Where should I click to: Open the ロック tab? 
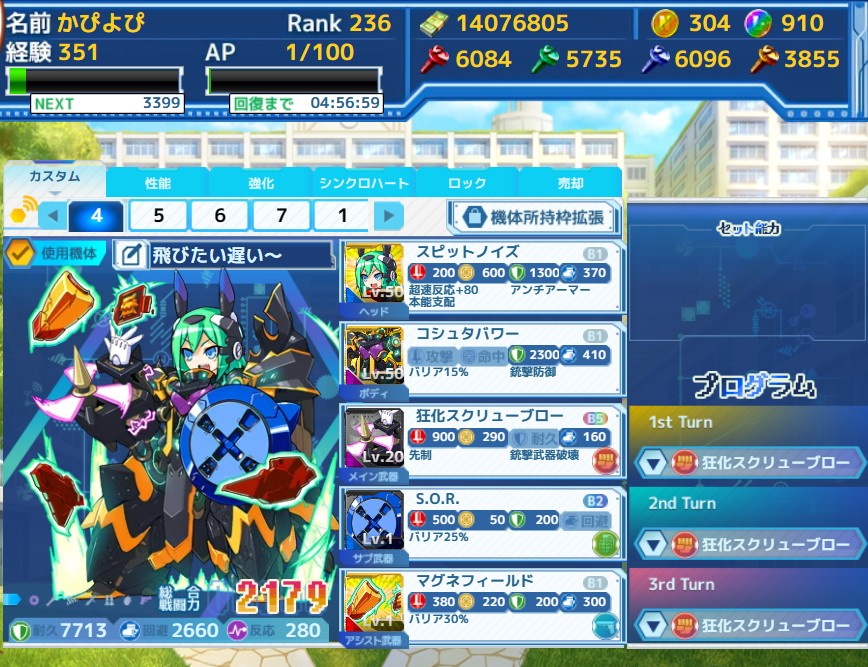(x=467, y=183)
